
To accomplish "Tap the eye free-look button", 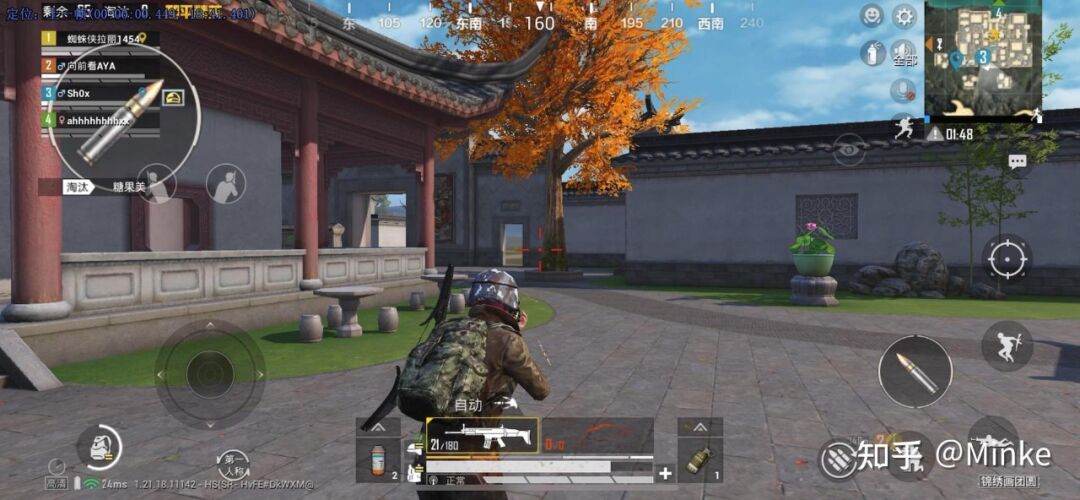I will click(849, 149).
